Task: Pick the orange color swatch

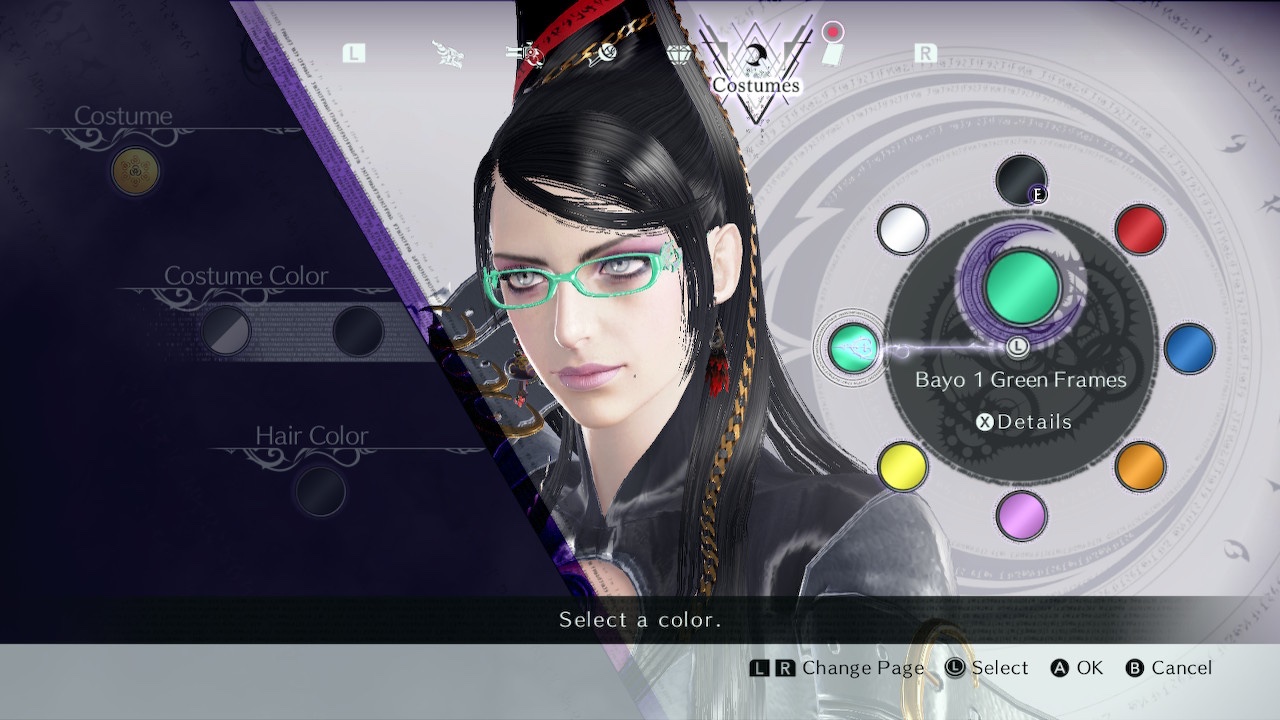Action: click(1139, 466)
